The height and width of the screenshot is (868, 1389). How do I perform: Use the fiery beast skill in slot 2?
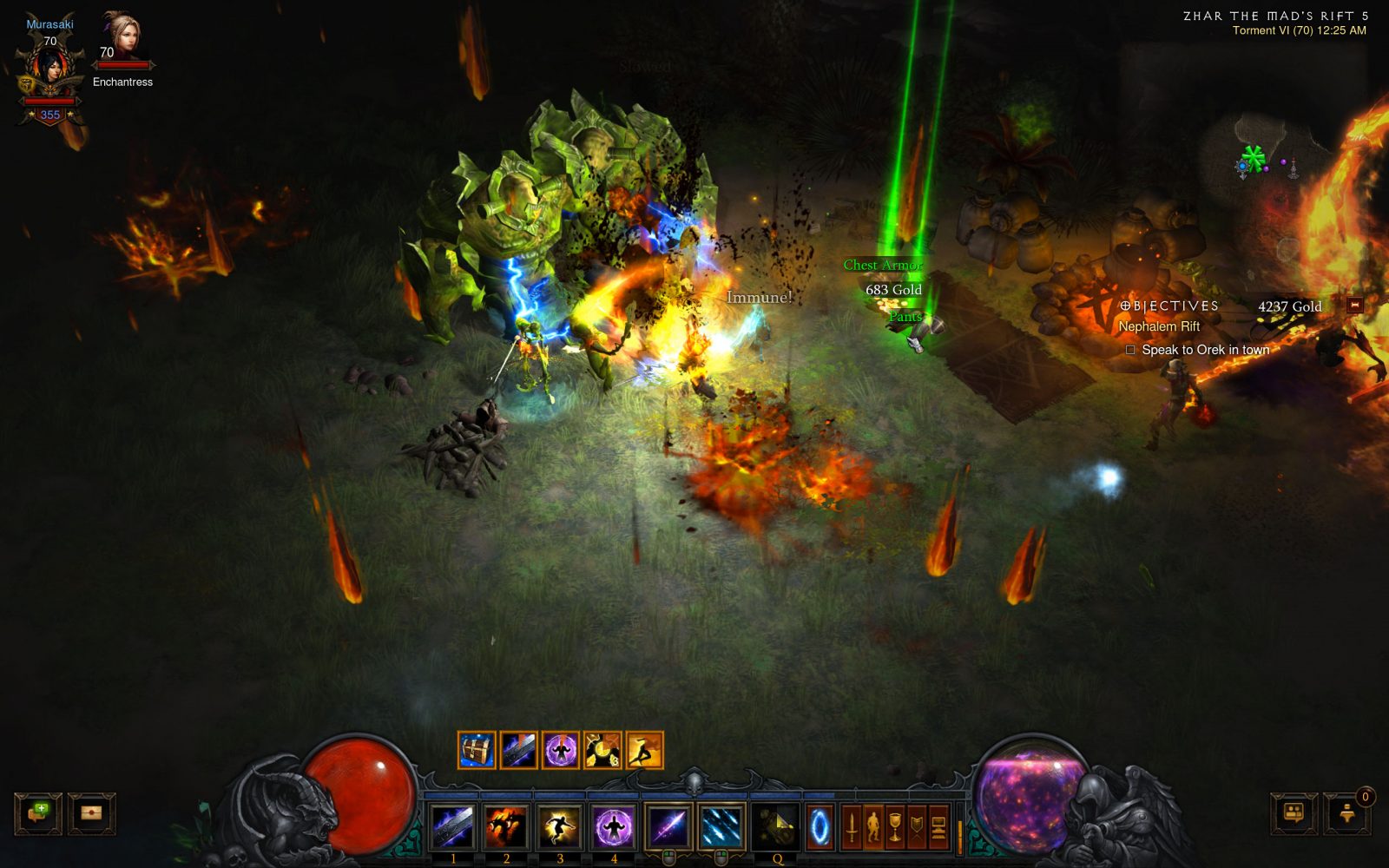(506, 825)
